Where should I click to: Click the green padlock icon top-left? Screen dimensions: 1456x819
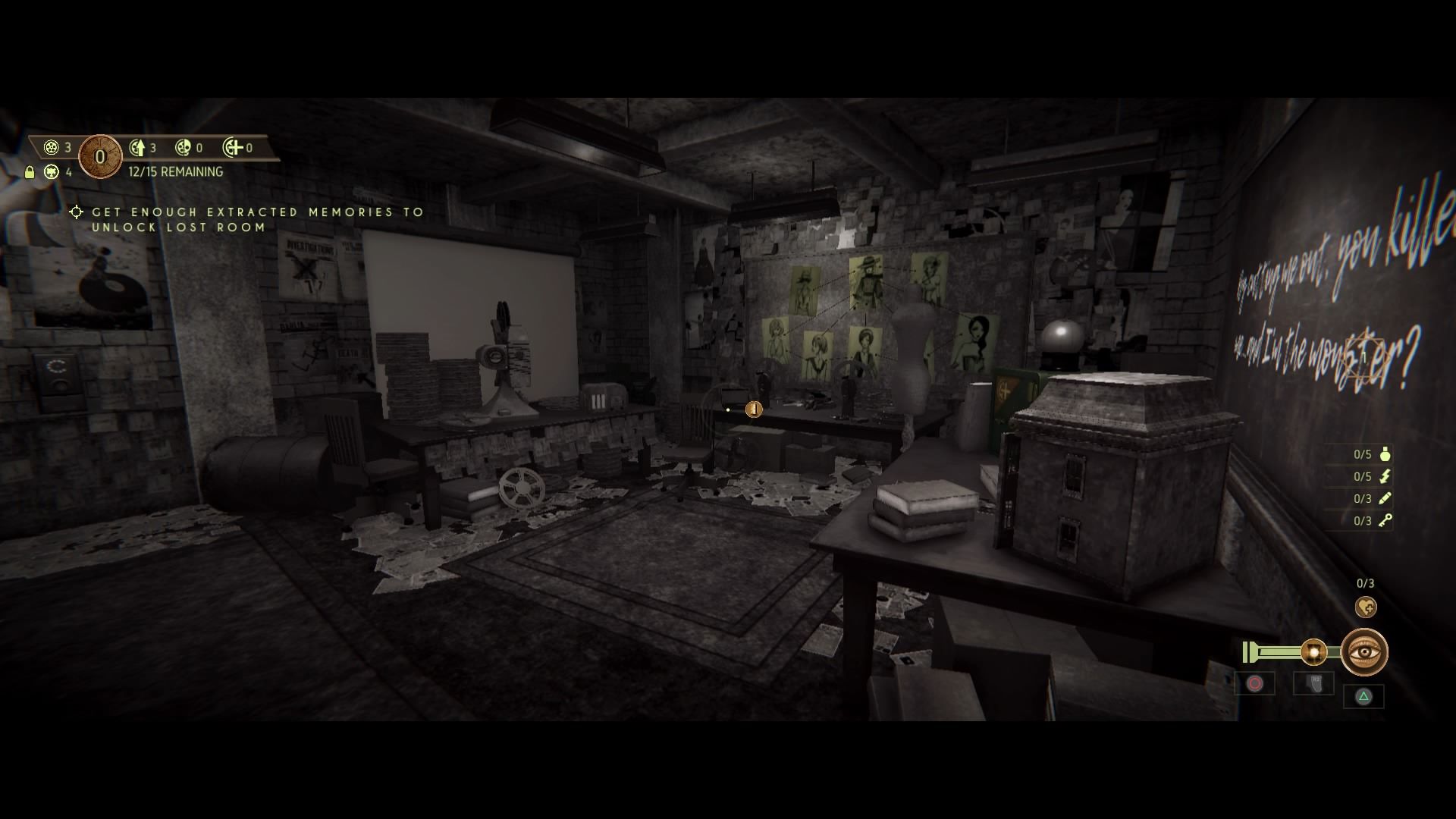[30, 172]
